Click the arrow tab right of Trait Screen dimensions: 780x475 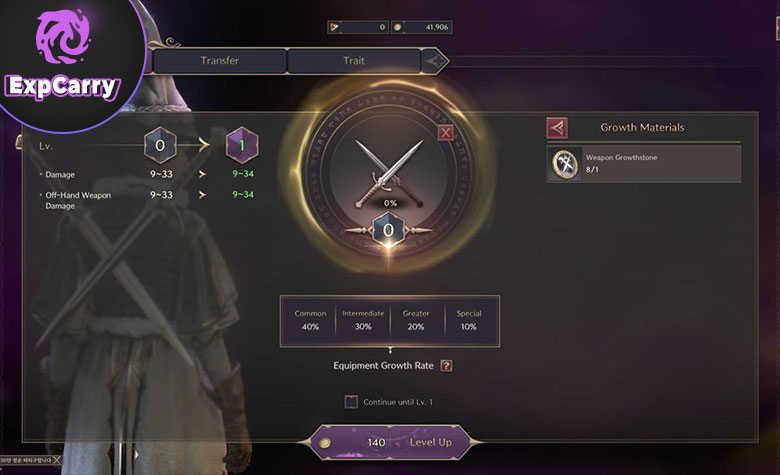(436, 61)
